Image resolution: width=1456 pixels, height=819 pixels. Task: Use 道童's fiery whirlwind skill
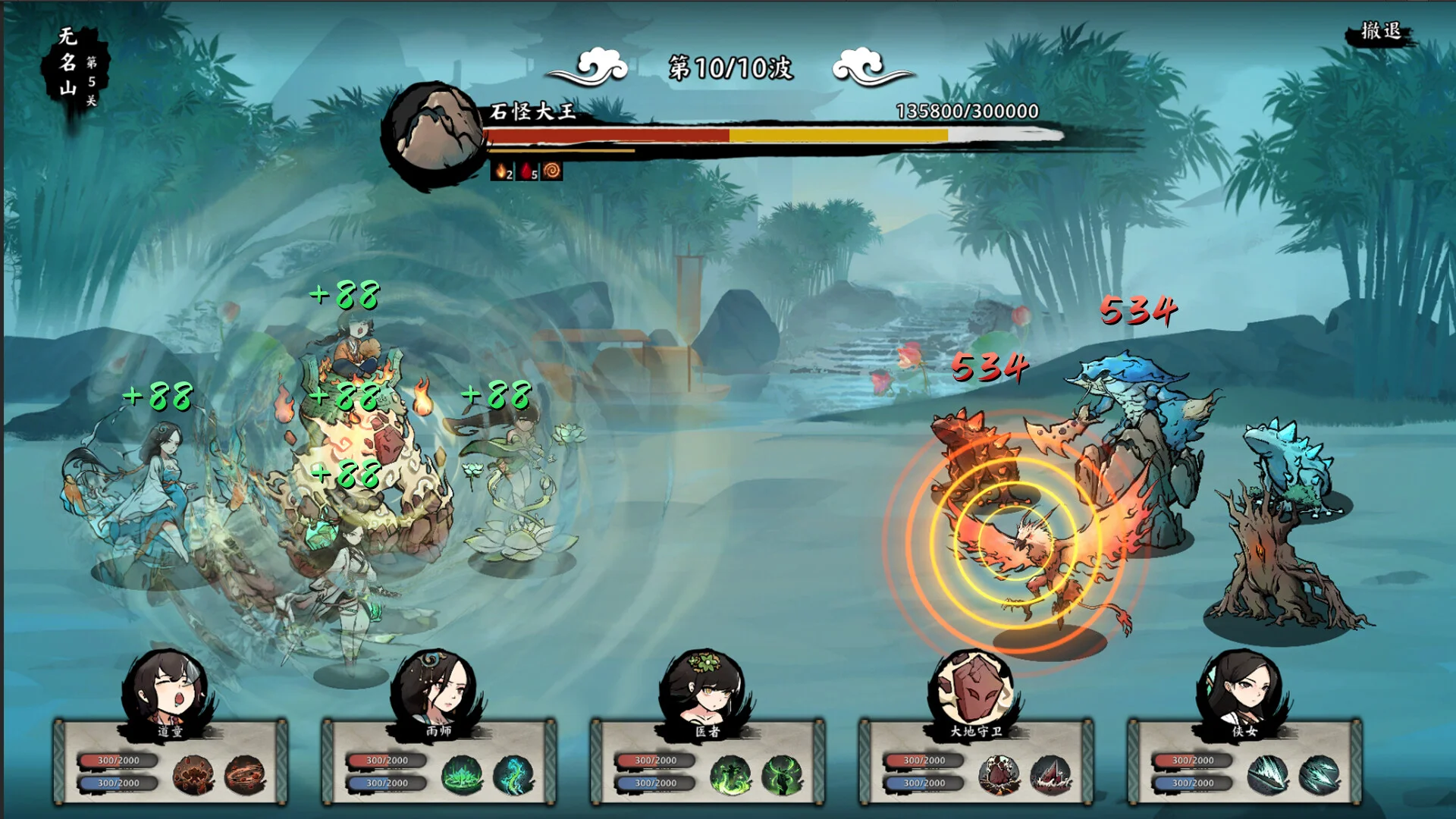244,774
